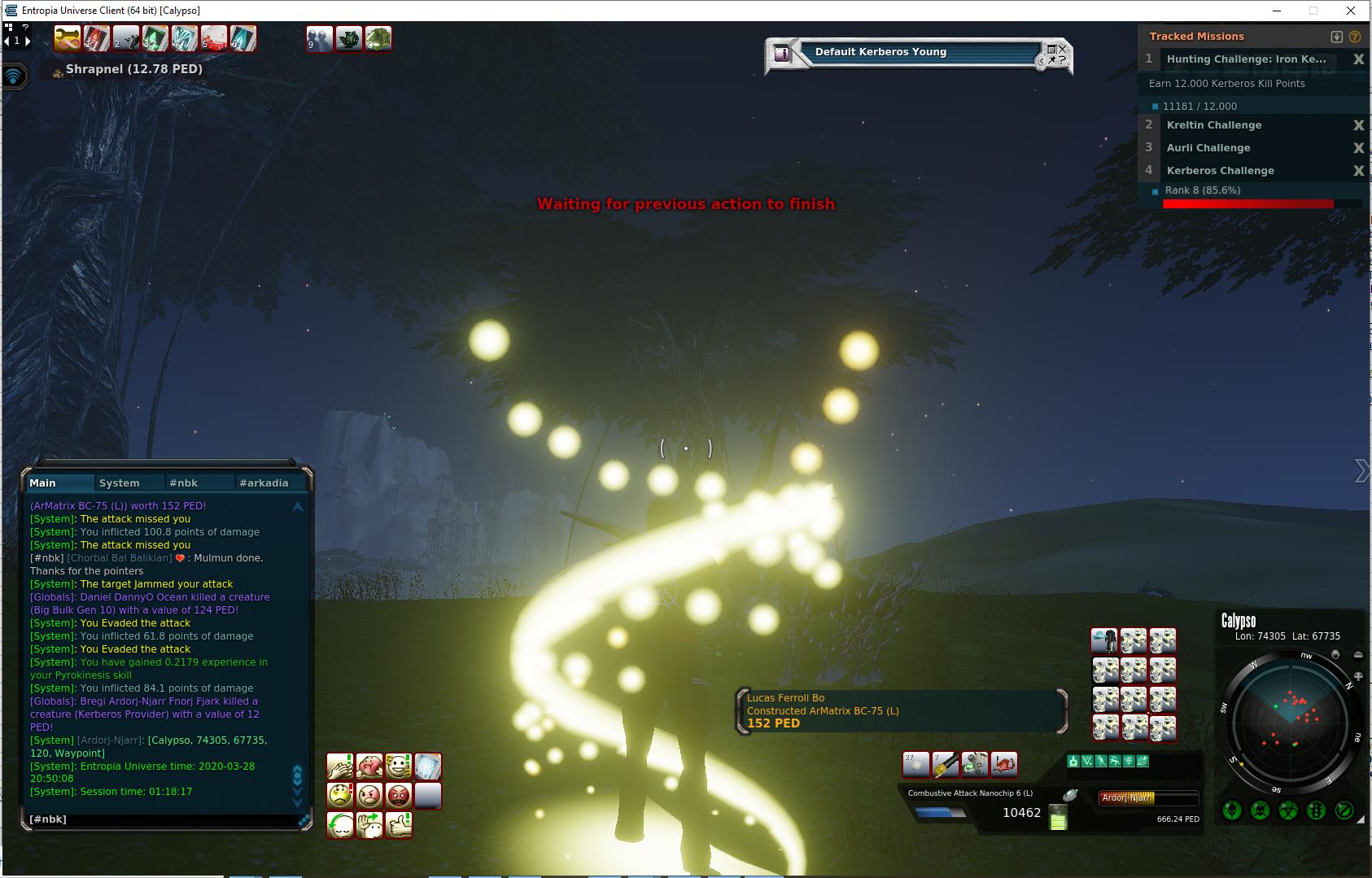
Task: Use the thumbs up emote
Action: pos(398,824)
